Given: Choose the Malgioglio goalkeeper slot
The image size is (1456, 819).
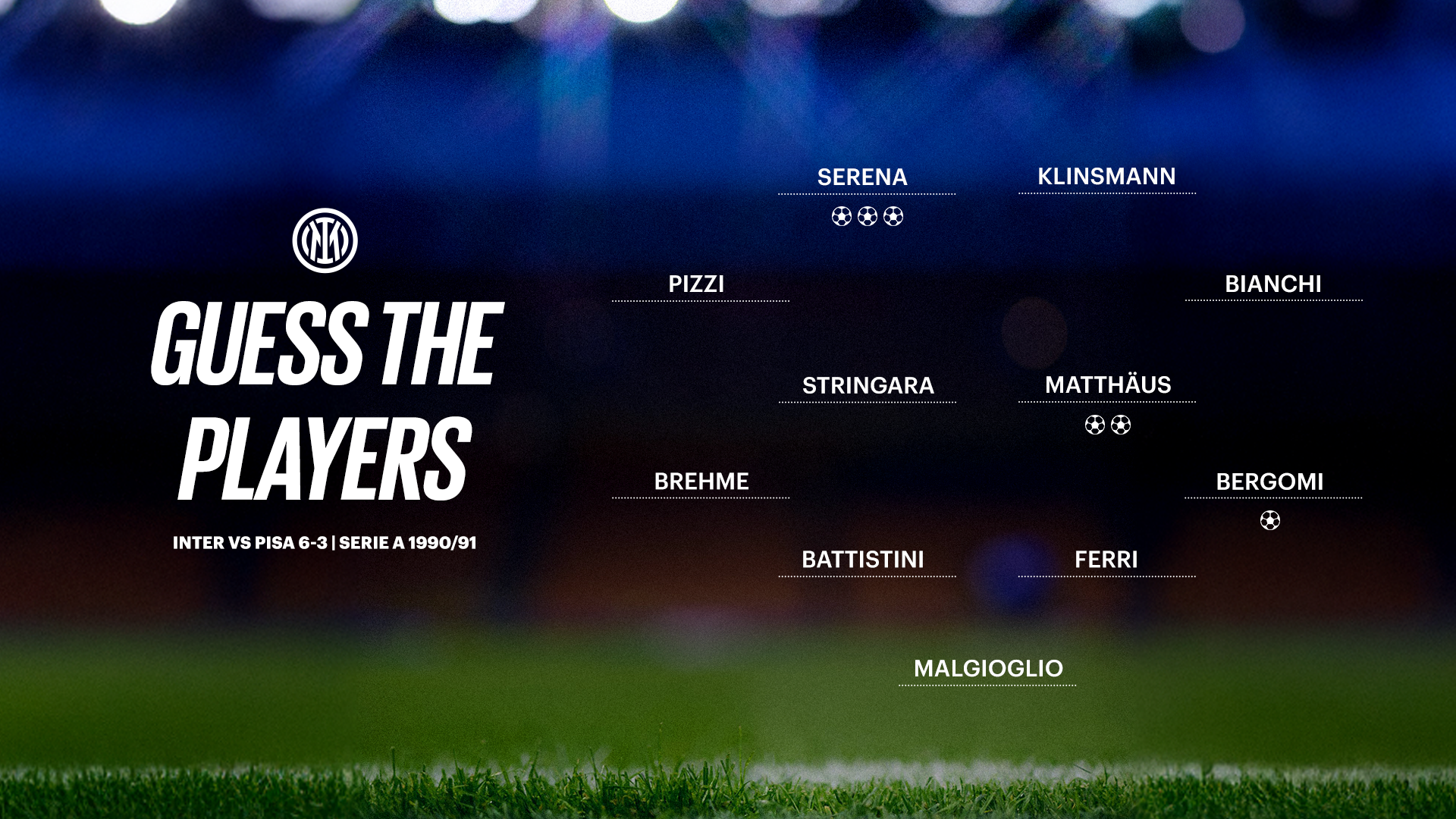Looking at the screenshot, I should (x=988, y=669).
